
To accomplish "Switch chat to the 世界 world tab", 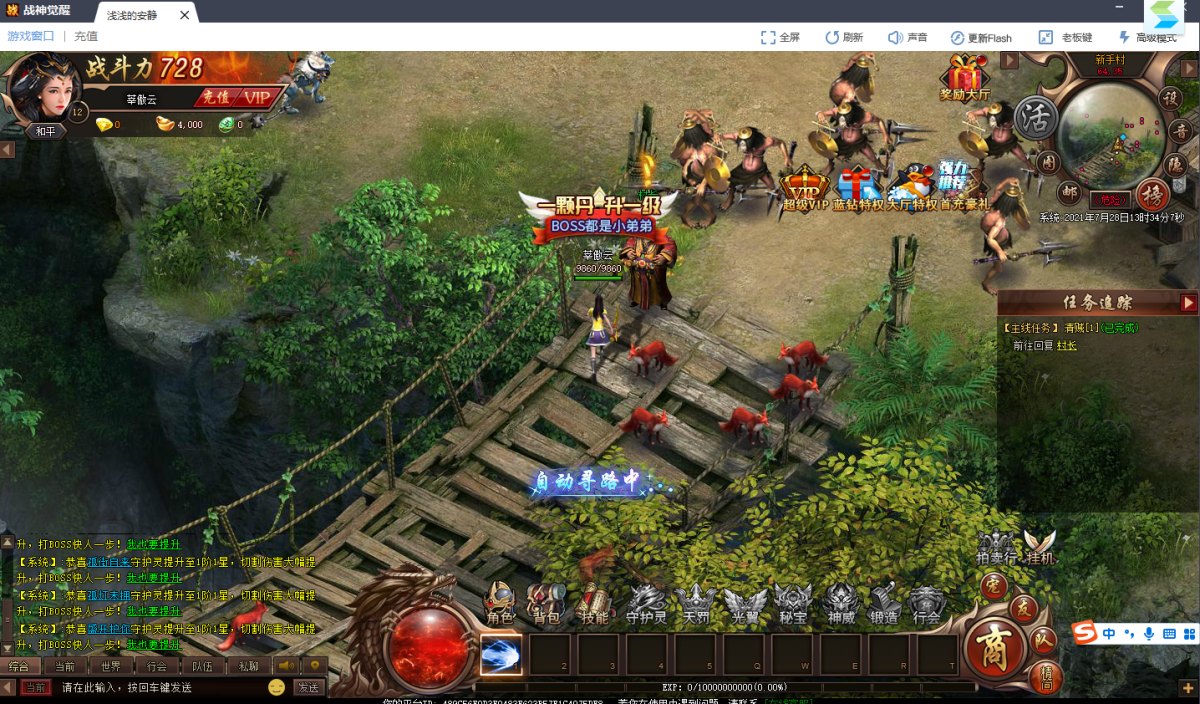I will pos(110,666).
